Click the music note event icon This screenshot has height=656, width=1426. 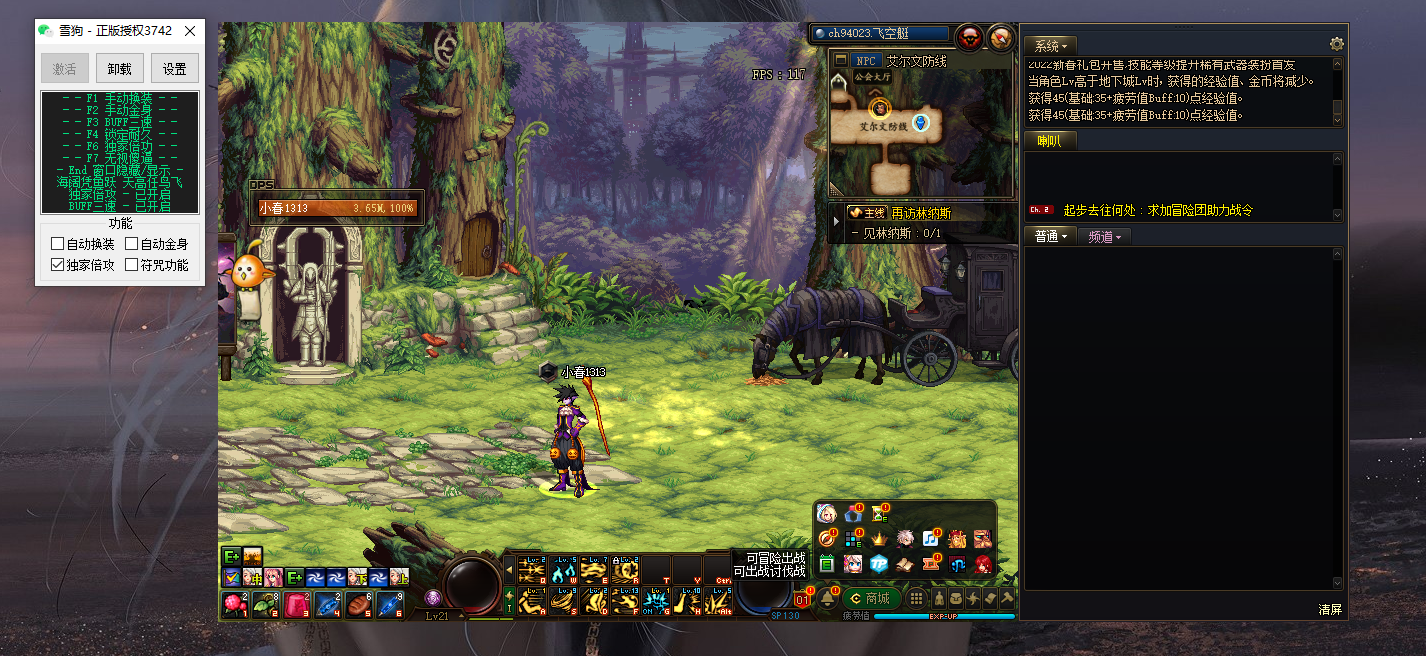pos(931,539)
